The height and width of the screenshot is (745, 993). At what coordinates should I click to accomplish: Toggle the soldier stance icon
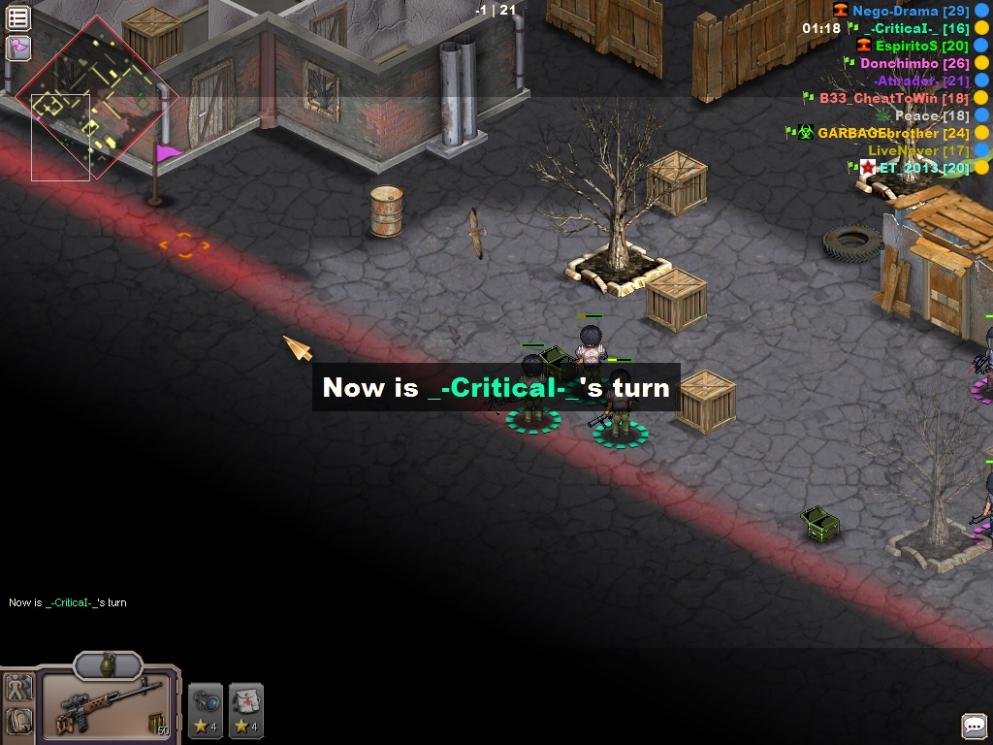pos(19,688)
